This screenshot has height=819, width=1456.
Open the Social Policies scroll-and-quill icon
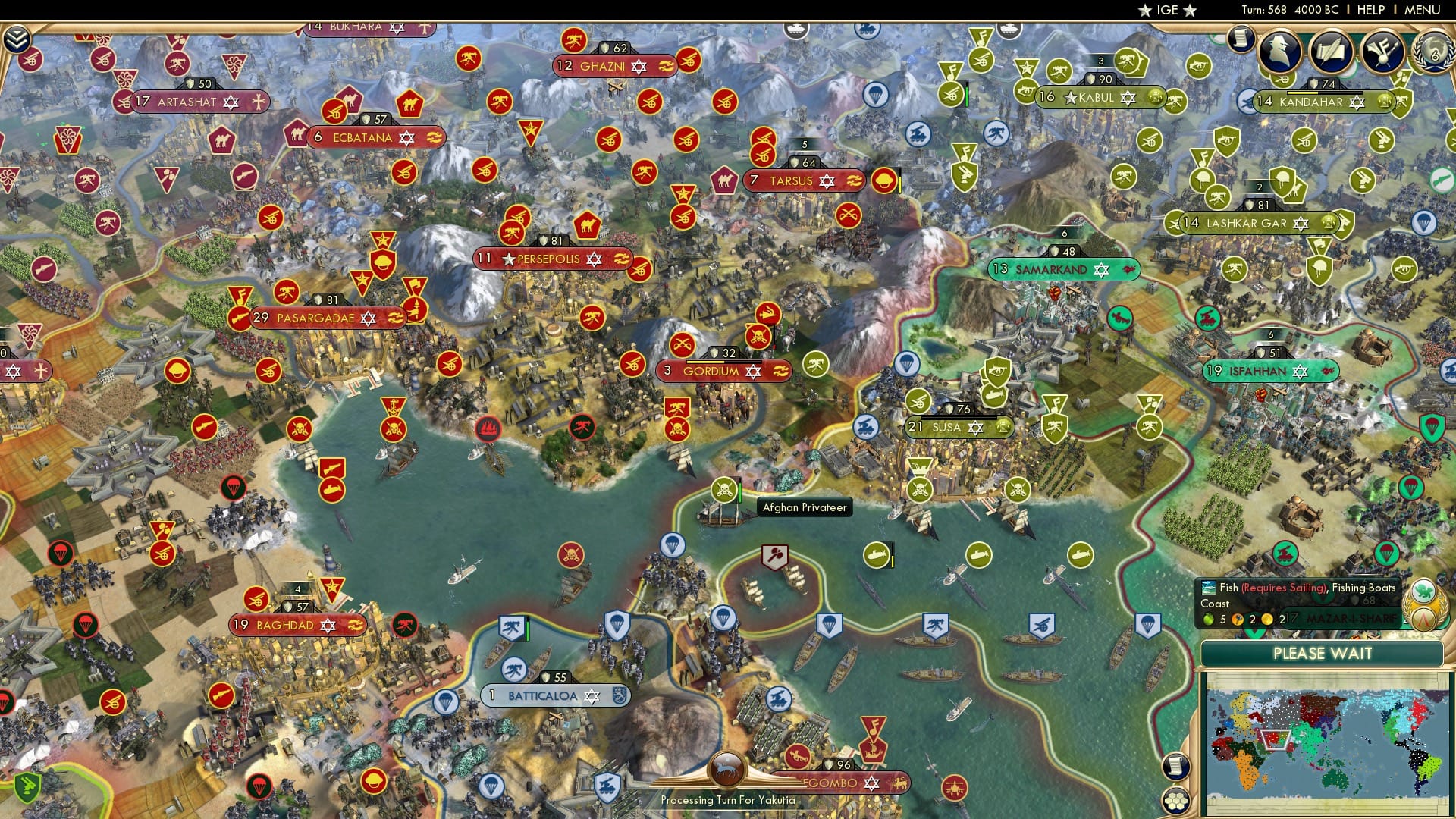pos(1332,52)
